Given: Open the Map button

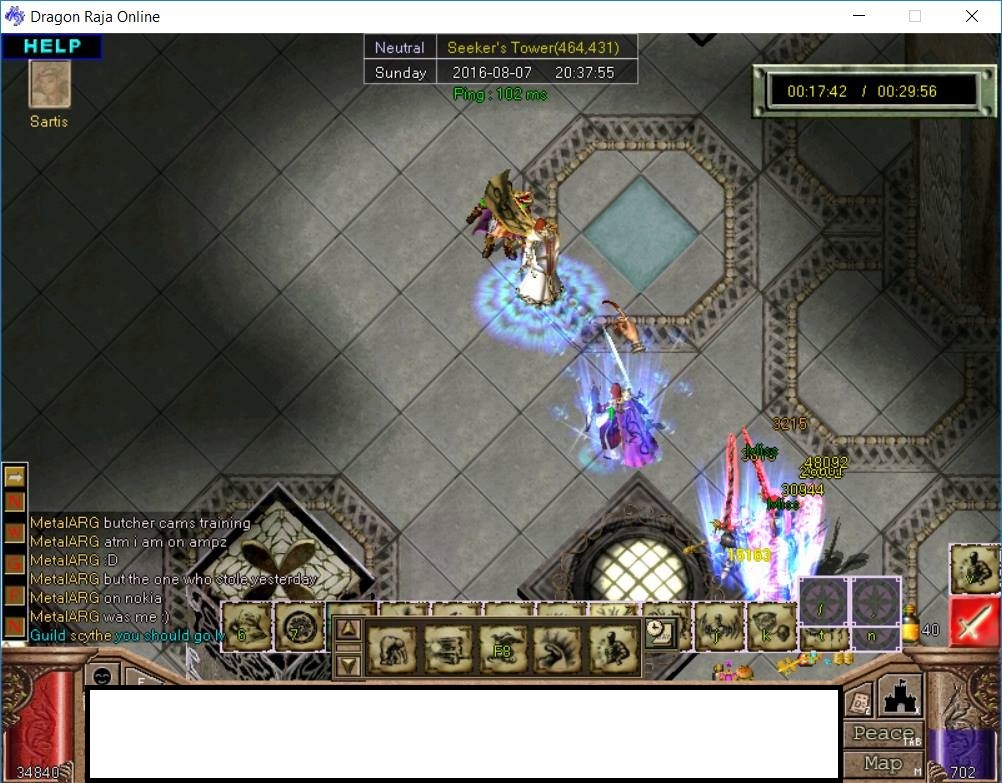Looking at the screenshot, I should point(883,763).
